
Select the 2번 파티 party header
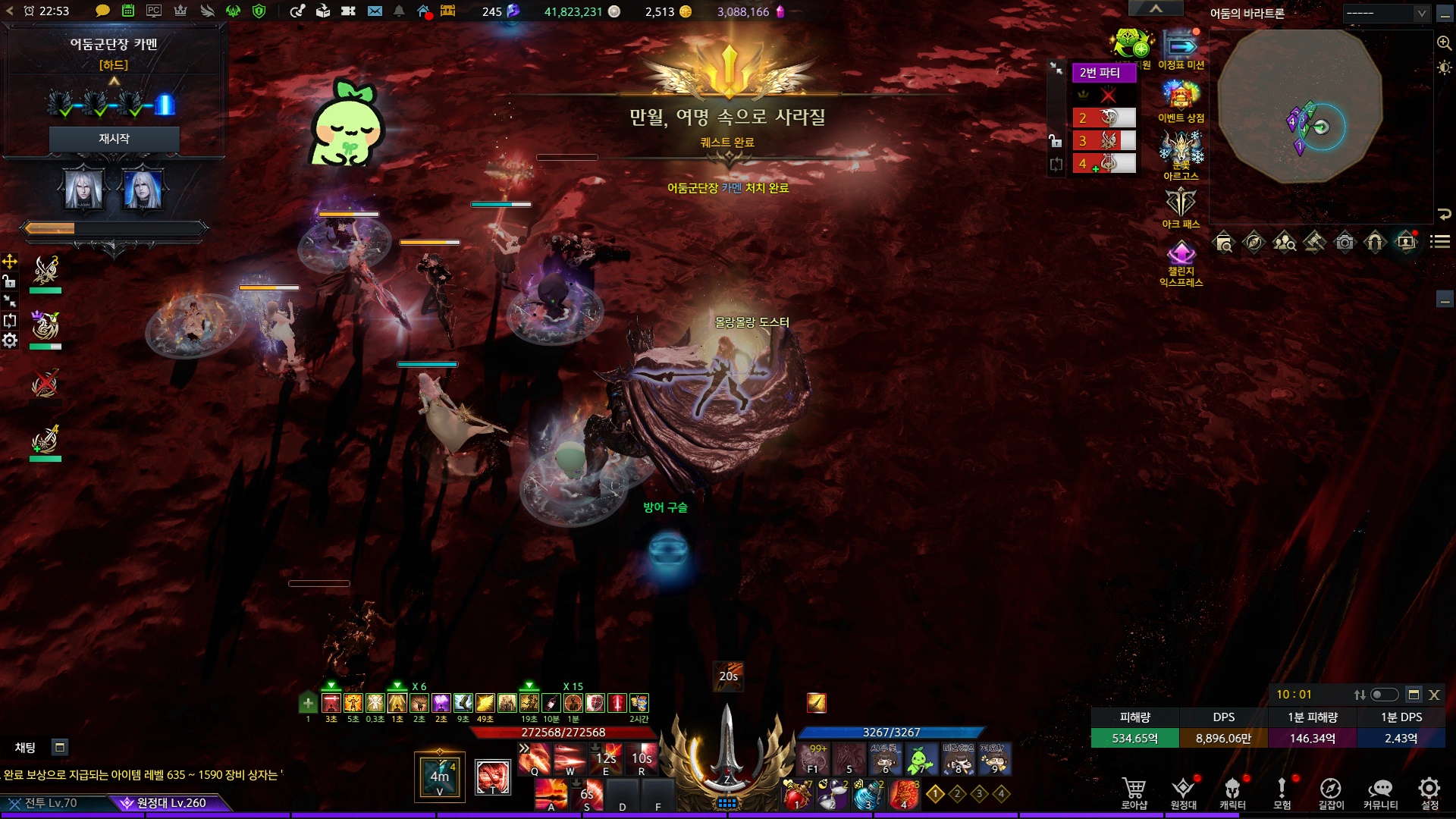1103,73
